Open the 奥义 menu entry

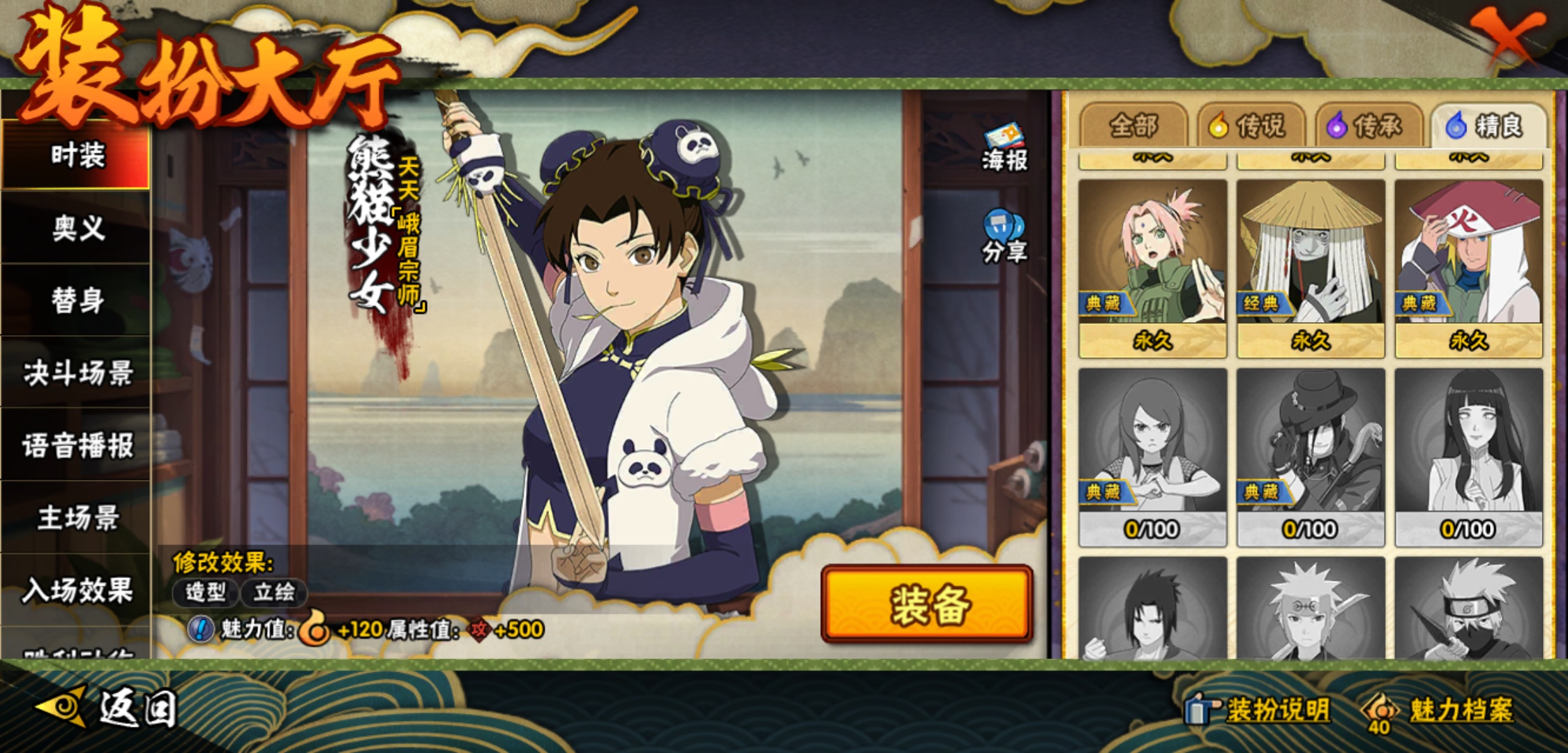pos(77,228)
